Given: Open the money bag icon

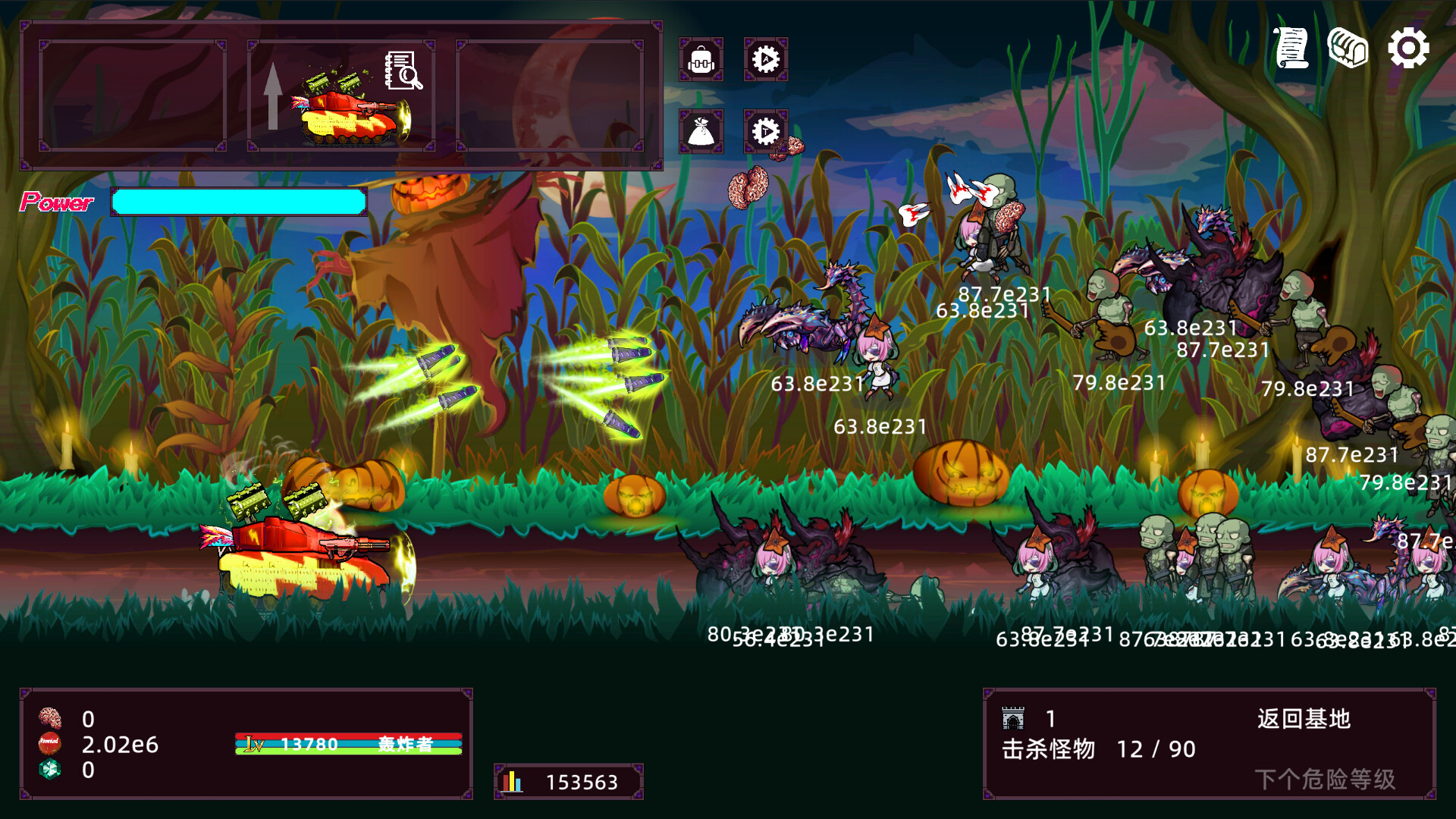Looking at the screenshot, I should coord(701,131).
